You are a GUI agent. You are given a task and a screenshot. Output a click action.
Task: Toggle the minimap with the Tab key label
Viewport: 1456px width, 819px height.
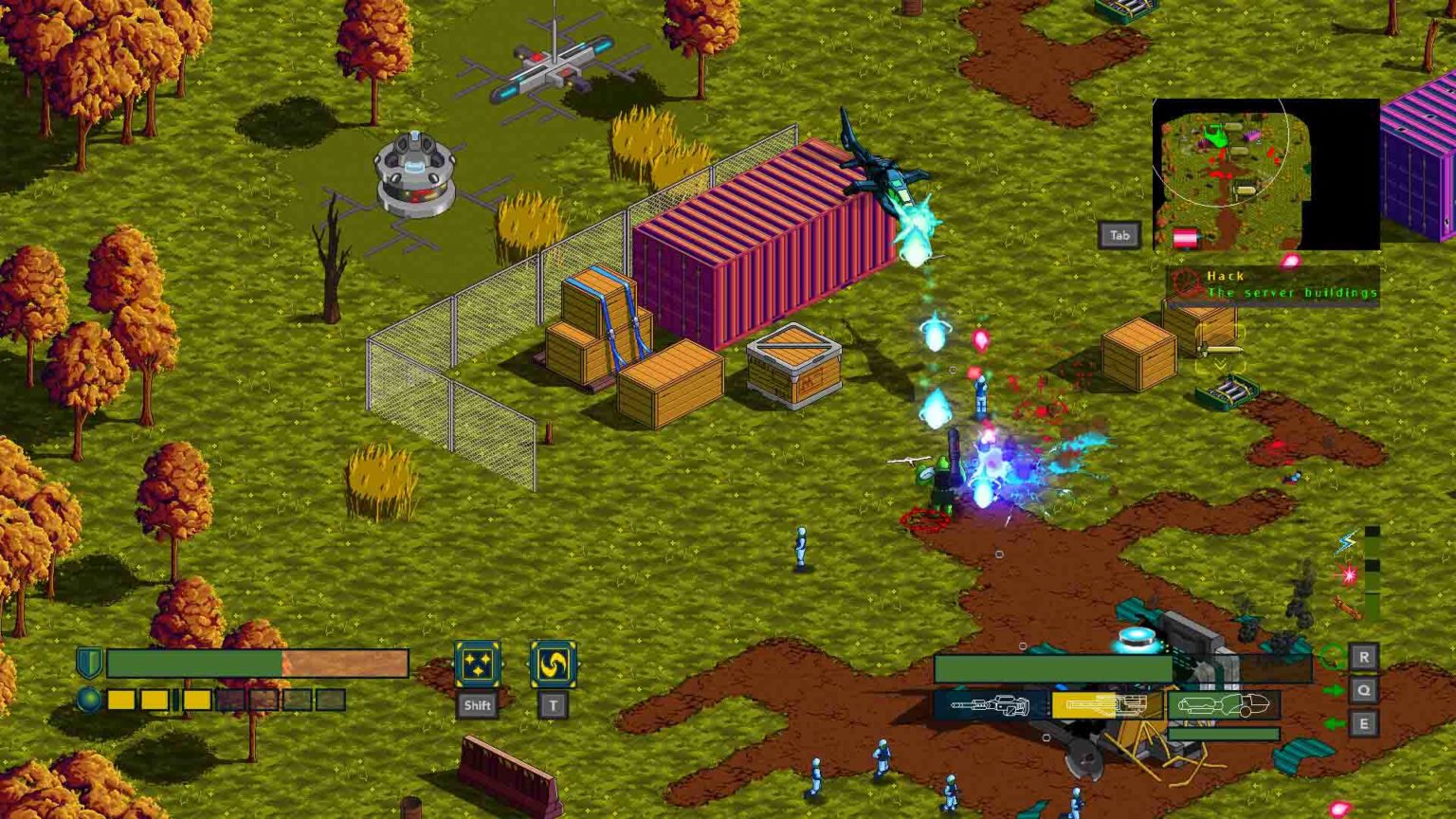click(x=1119, y=235)
